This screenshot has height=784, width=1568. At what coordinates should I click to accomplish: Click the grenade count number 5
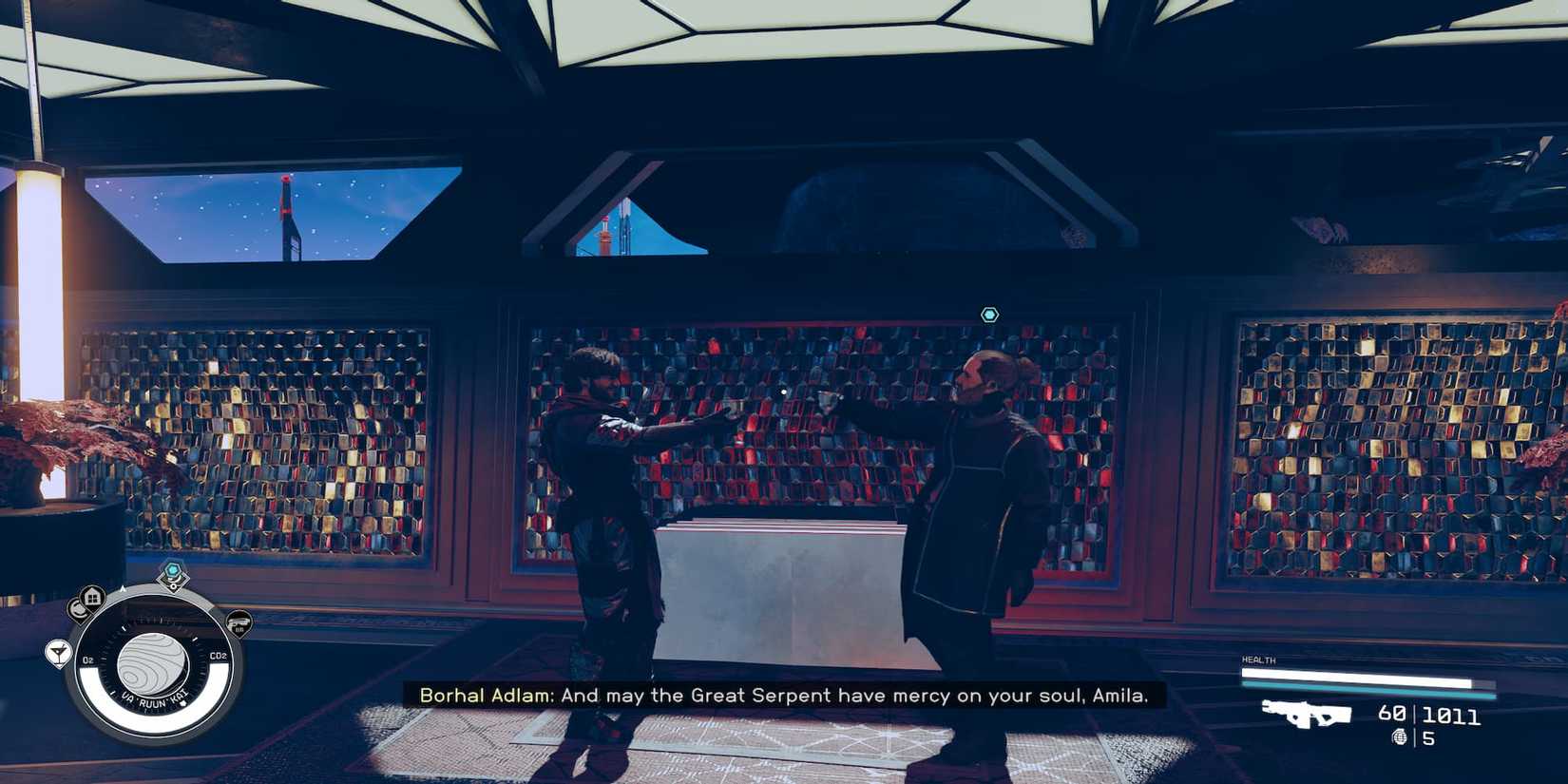pos(1428,737)
